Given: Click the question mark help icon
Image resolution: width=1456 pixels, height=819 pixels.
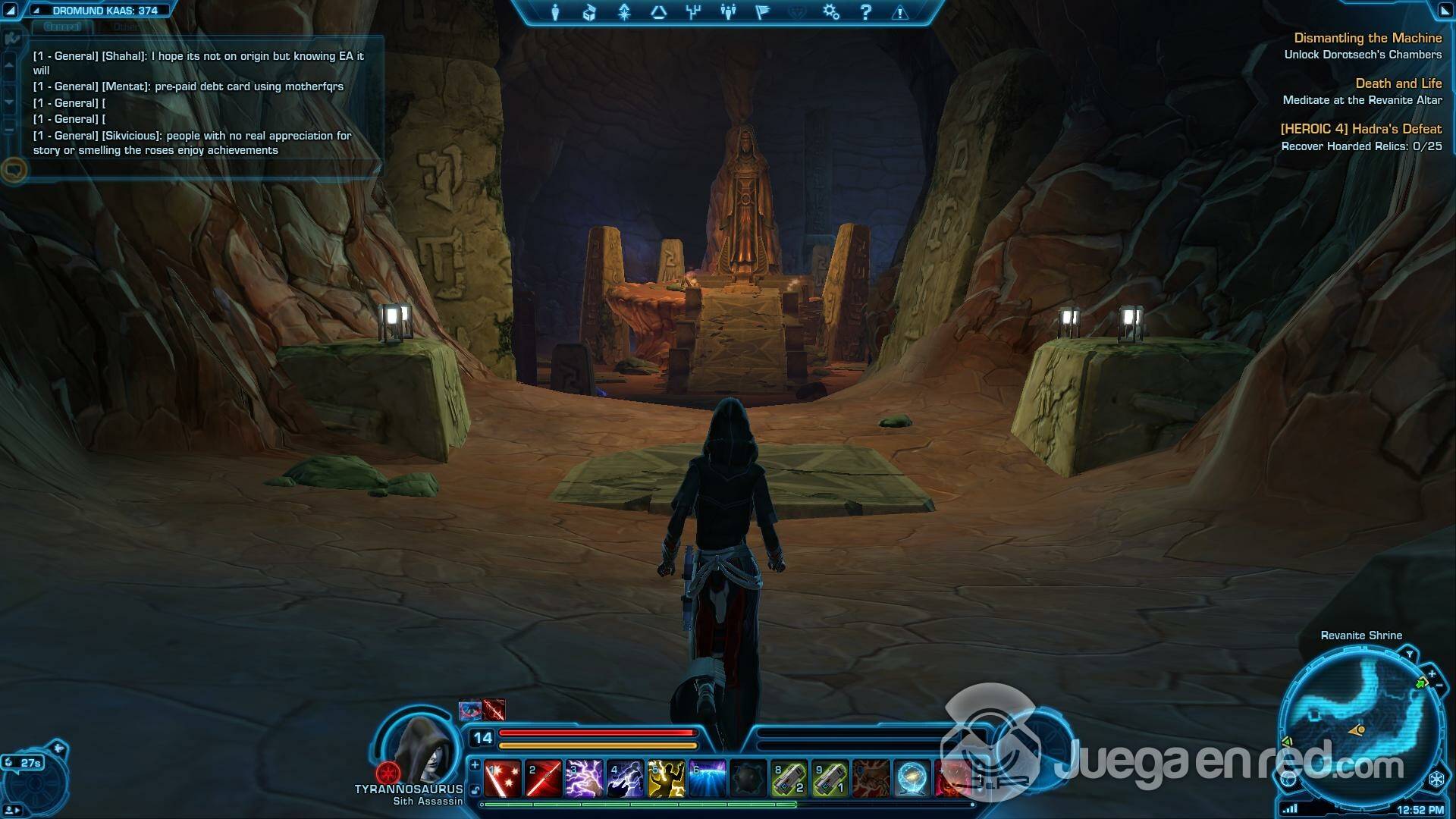Looking at the screenshot, I should pos(865,12).
